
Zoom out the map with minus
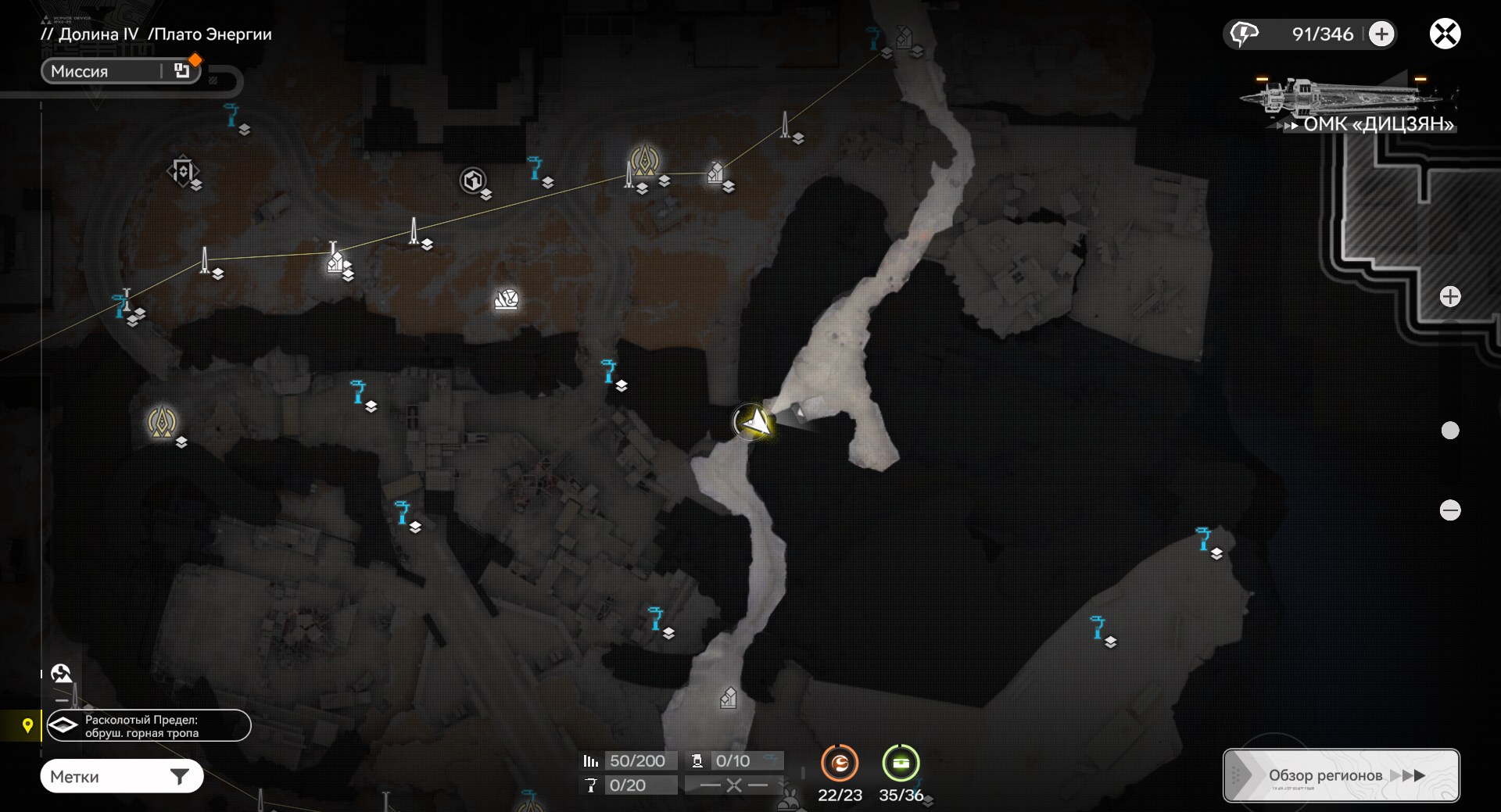(x=1450, y=510)
